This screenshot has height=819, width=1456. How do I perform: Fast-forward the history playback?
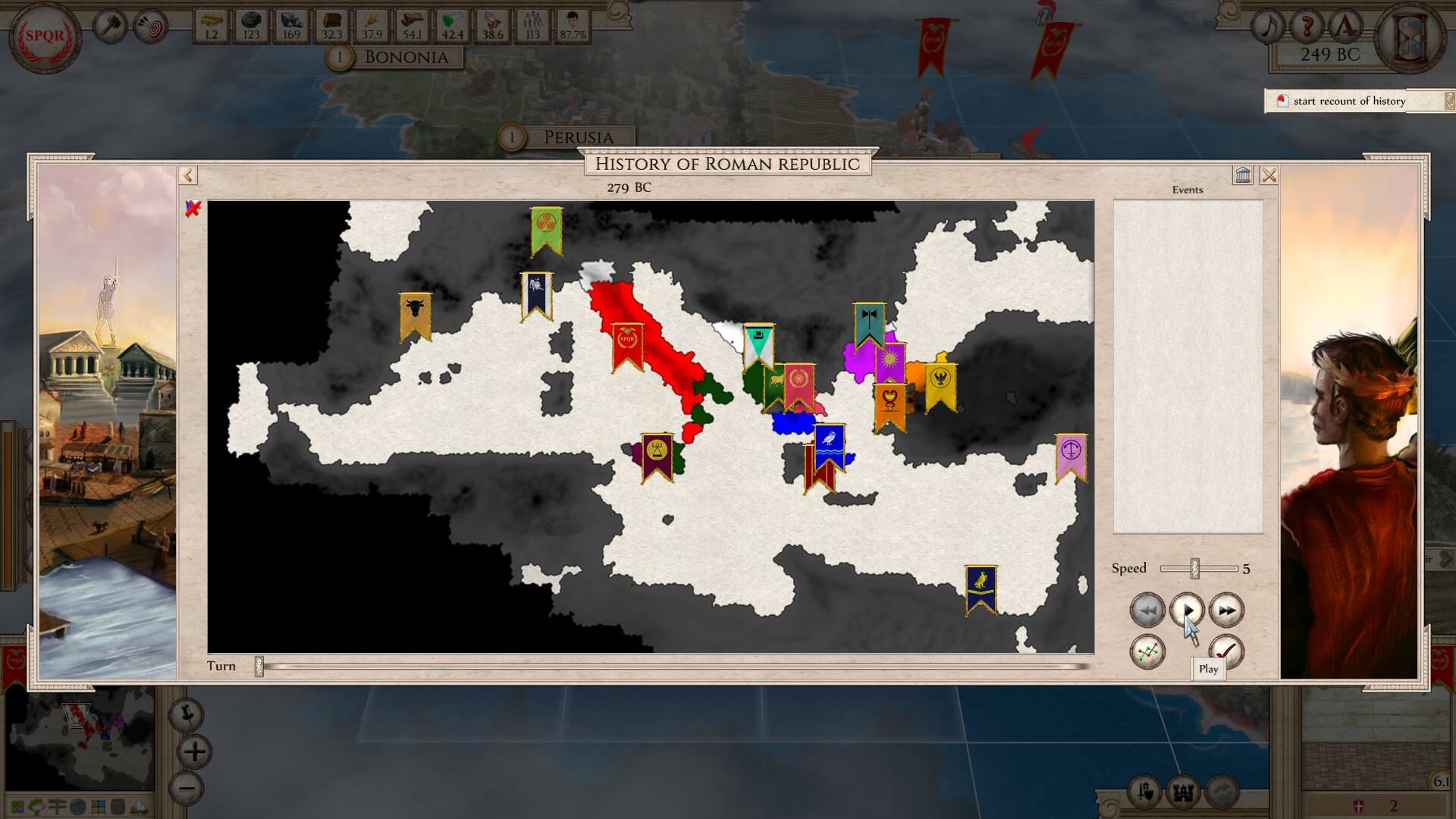click(x=1226, y=610)
